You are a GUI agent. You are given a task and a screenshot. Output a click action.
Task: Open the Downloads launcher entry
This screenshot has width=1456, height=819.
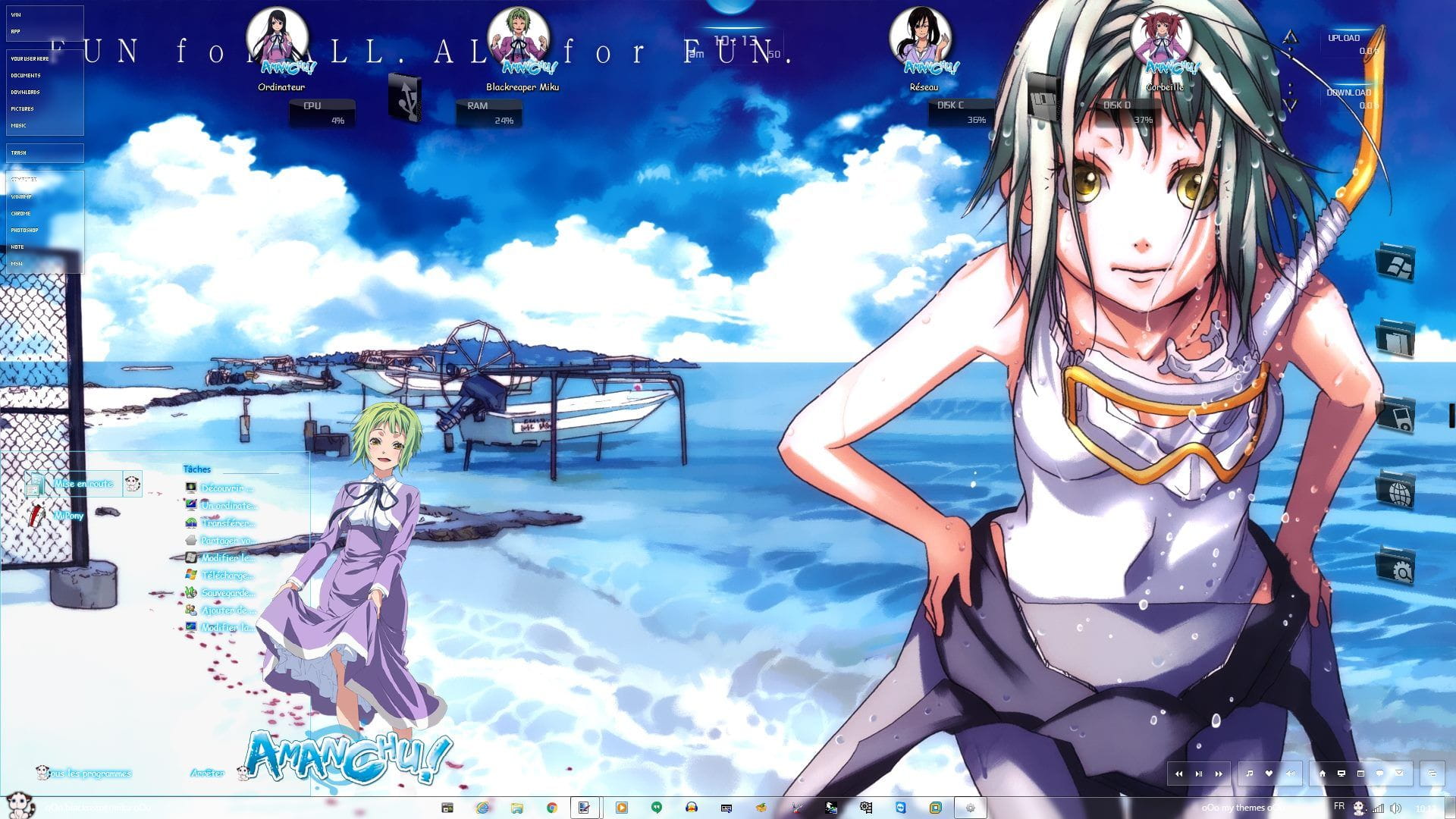tap(25, 93)
